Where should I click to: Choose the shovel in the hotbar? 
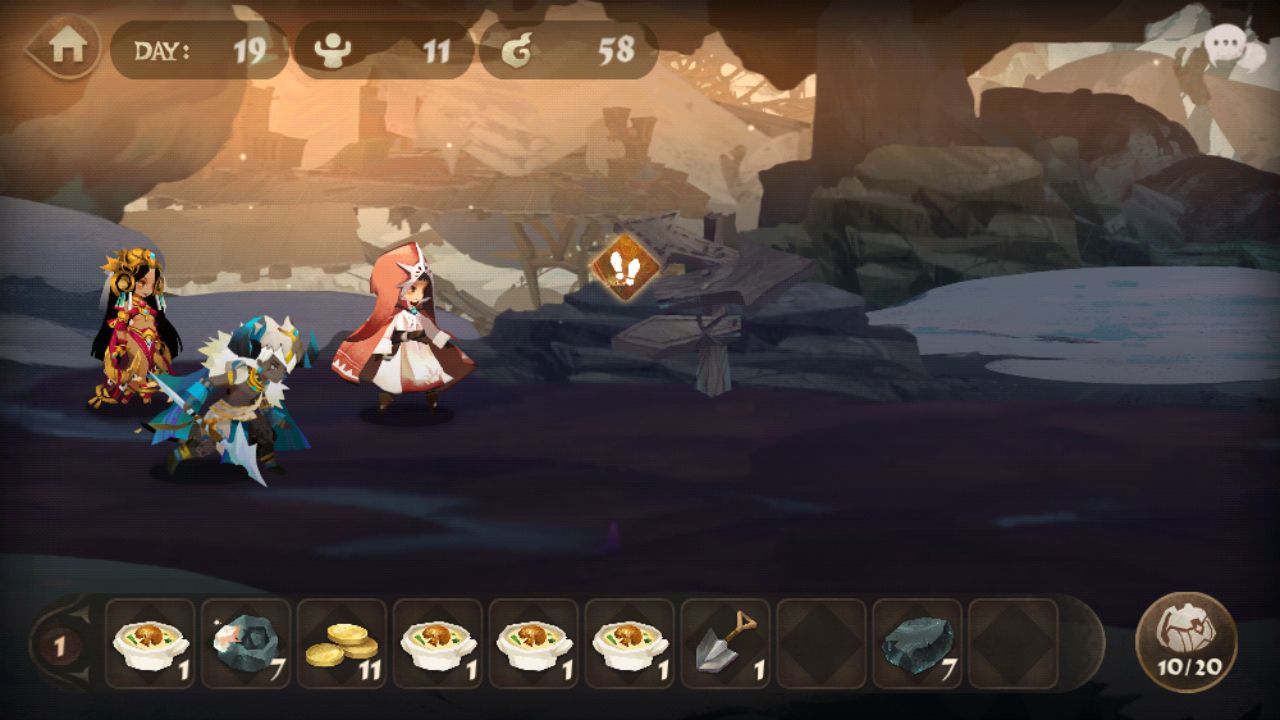[x=726, y=644]
